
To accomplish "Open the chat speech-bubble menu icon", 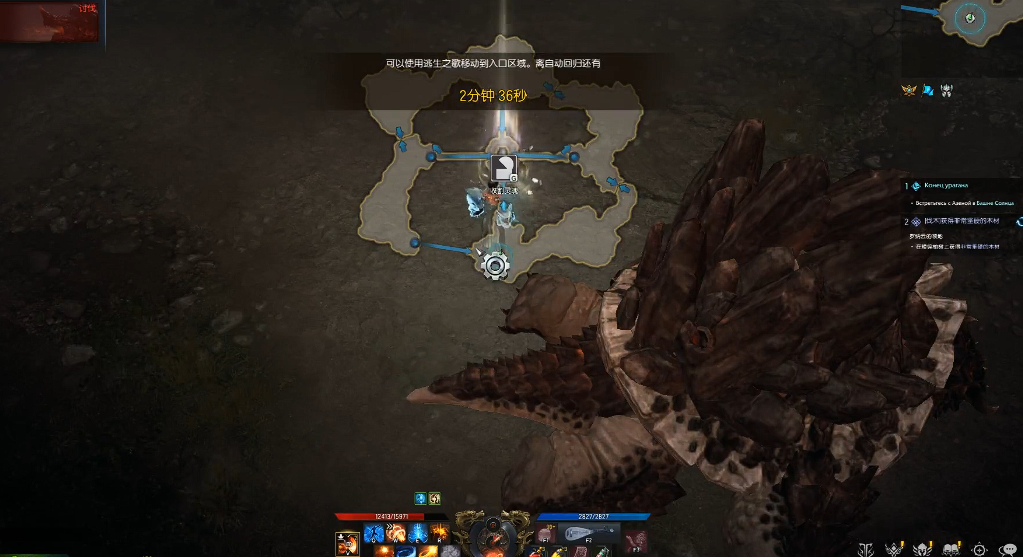I will point(1008,549).
